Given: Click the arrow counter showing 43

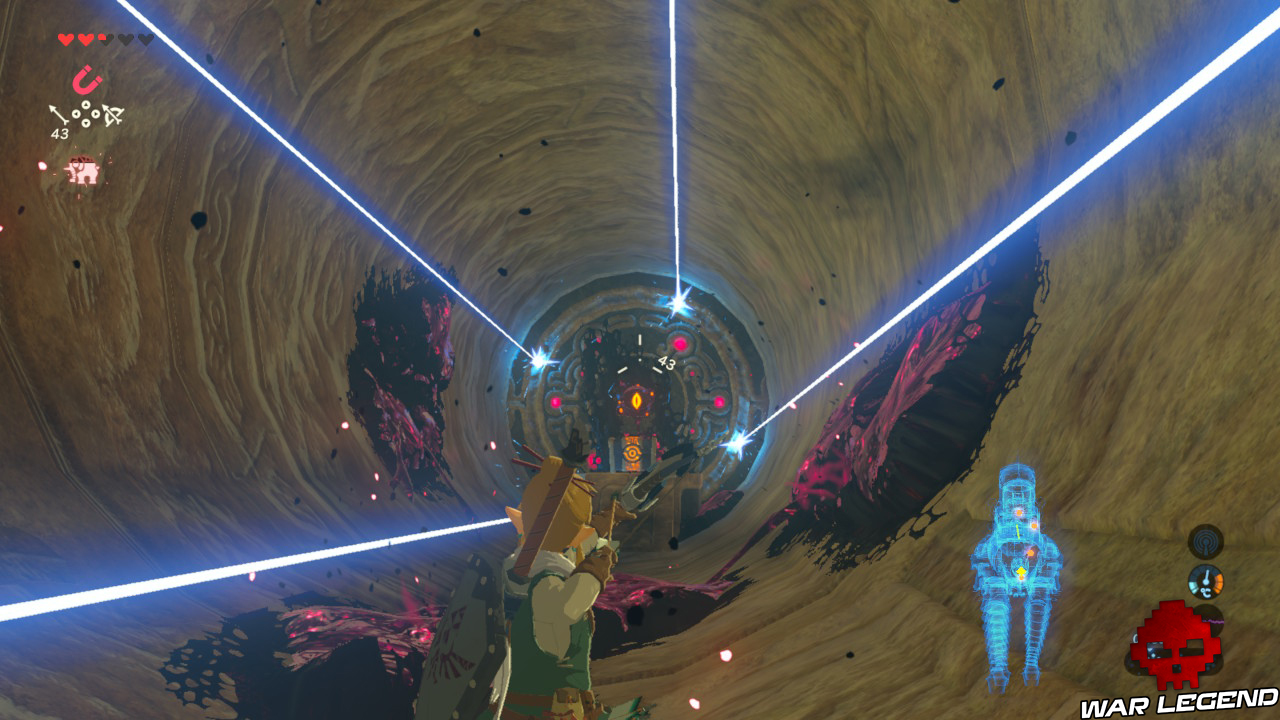Looking at the screenshot, I should (60, 133).
